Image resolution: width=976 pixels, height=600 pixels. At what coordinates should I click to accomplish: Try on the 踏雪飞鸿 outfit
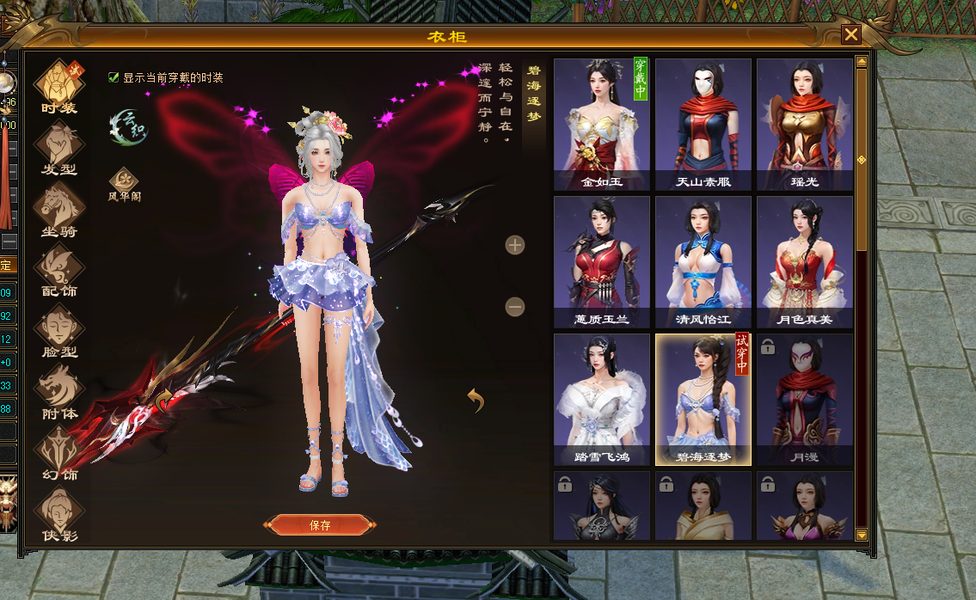tap(601, 399)
